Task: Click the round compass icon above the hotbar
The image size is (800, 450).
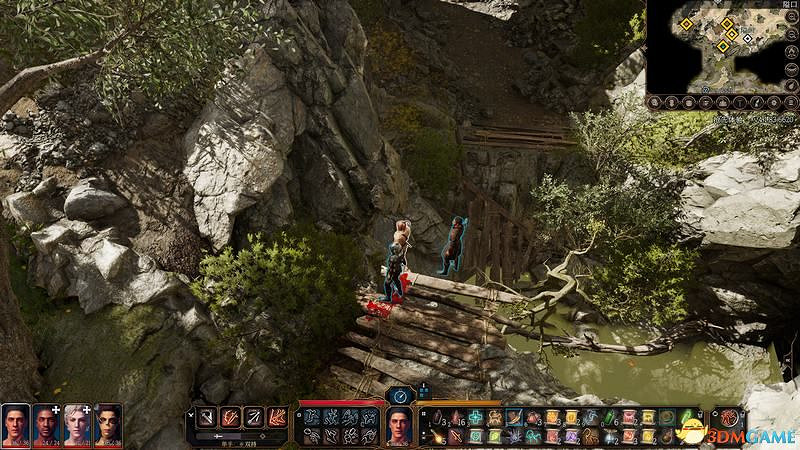Action: (x=400, y=395)
